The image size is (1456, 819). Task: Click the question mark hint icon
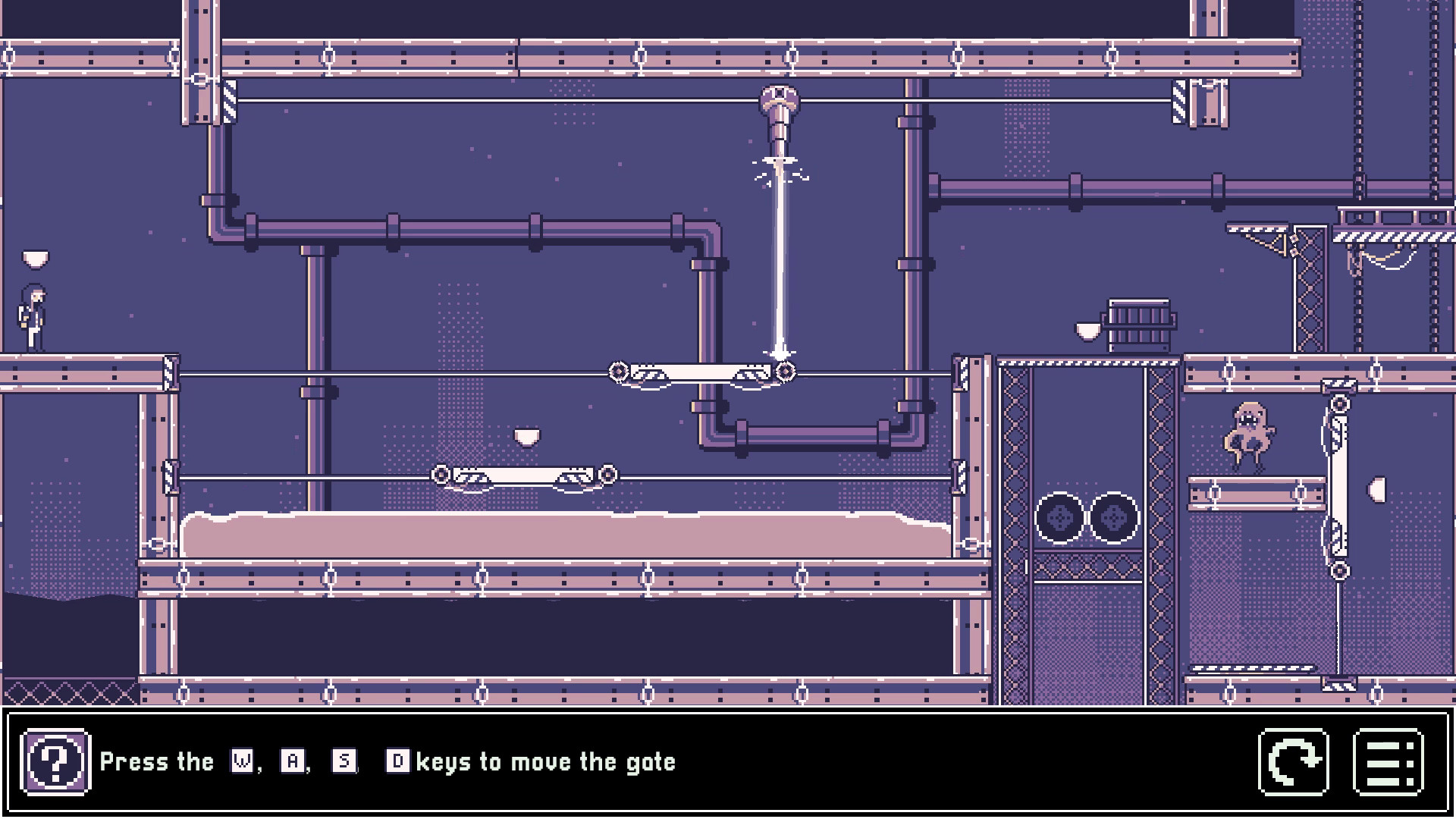[57, 761]
